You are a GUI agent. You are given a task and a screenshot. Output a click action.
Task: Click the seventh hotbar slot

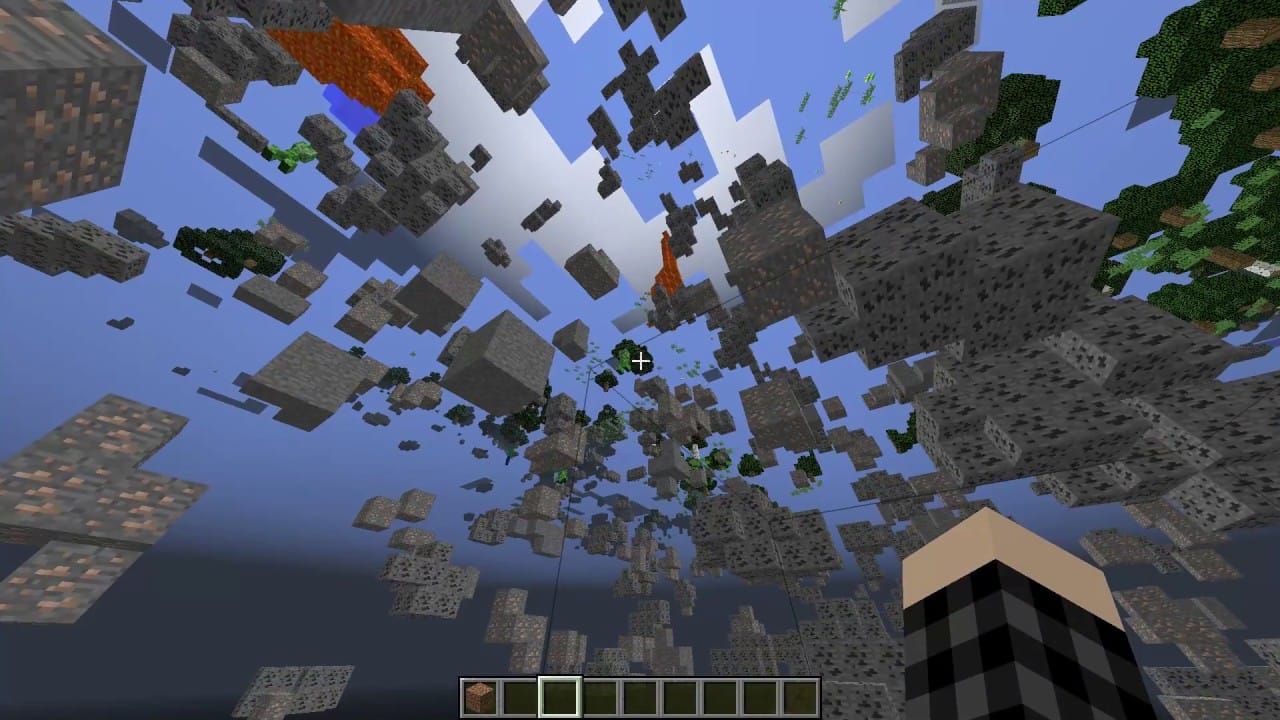click(x=721, y=690)
